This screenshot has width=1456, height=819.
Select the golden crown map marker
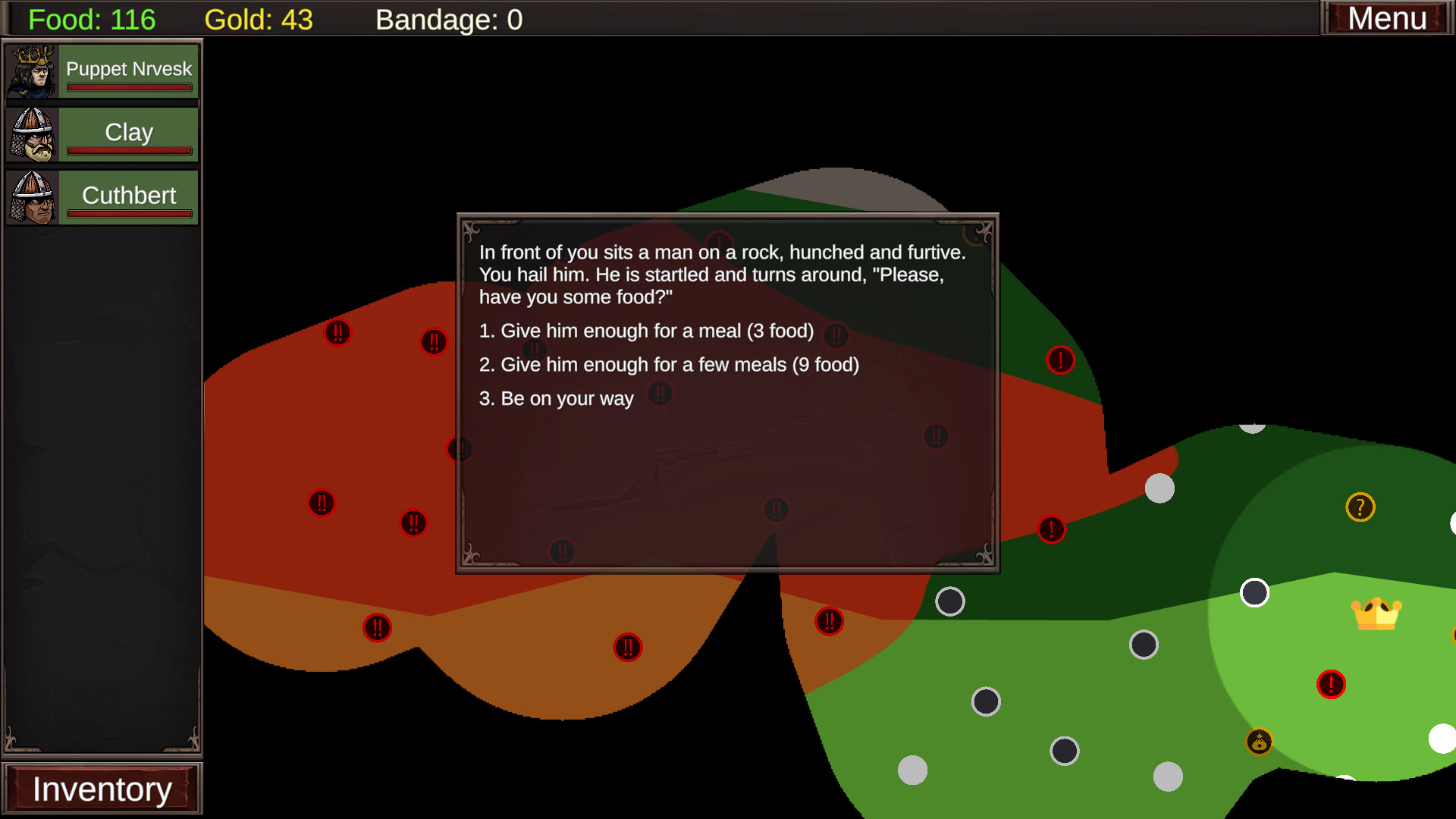pyautogui.click(x=1376, y=613)
